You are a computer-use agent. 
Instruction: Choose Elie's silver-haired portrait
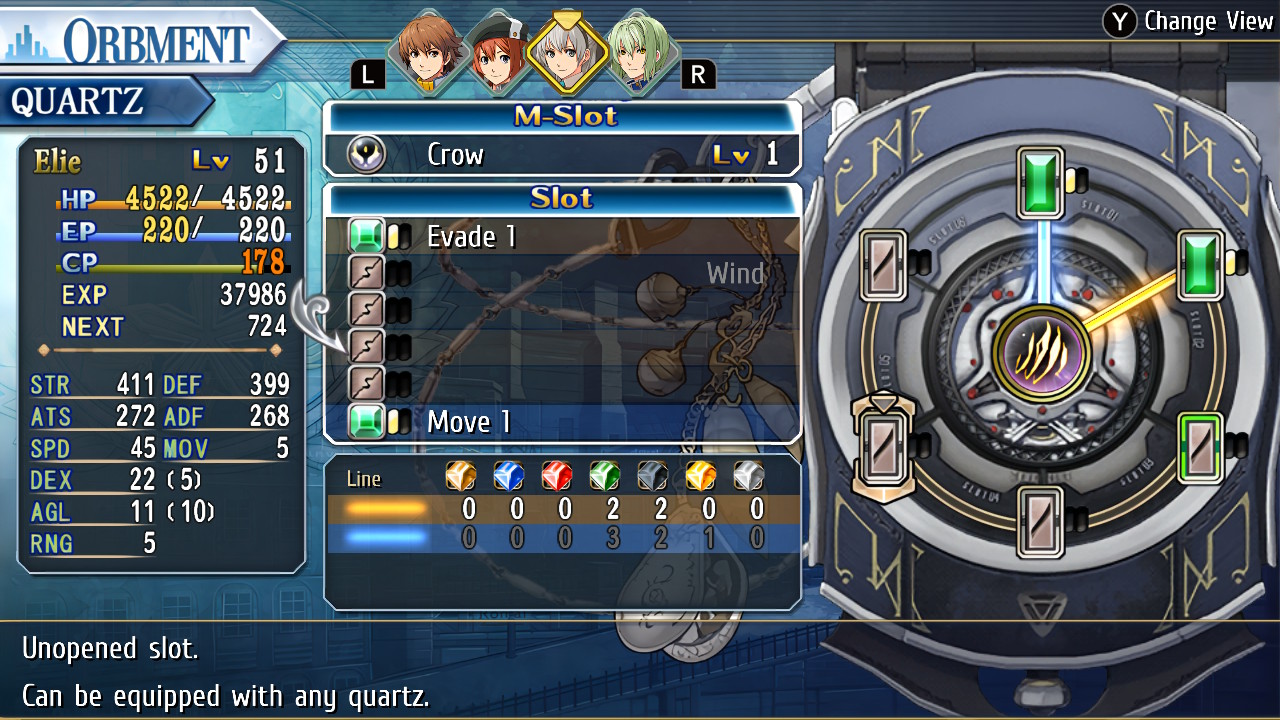click(x=566, y=52)
